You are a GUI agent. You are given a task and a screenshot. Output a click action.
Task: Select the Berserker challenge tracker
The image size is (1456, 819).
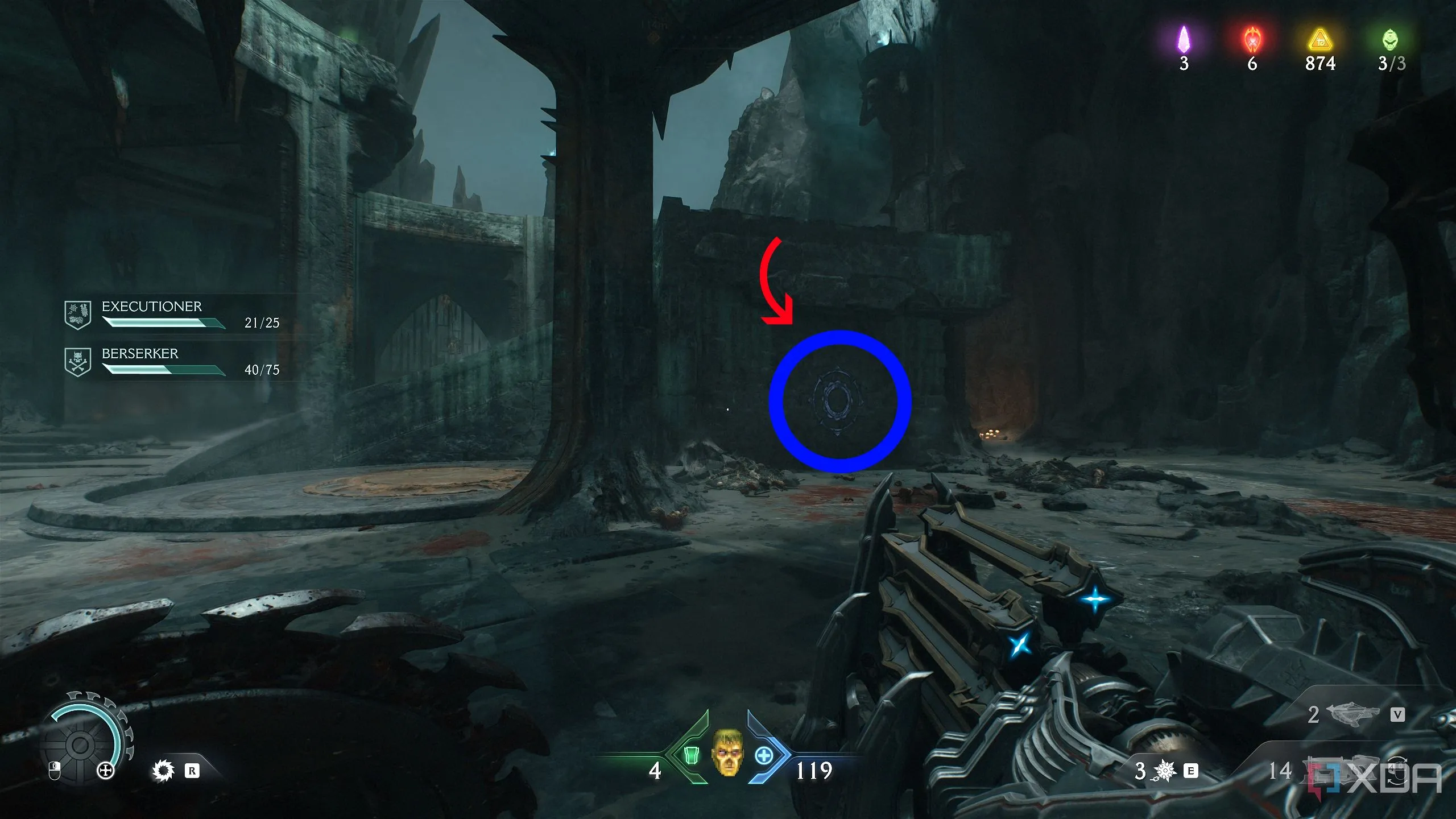tap(171, 362)
